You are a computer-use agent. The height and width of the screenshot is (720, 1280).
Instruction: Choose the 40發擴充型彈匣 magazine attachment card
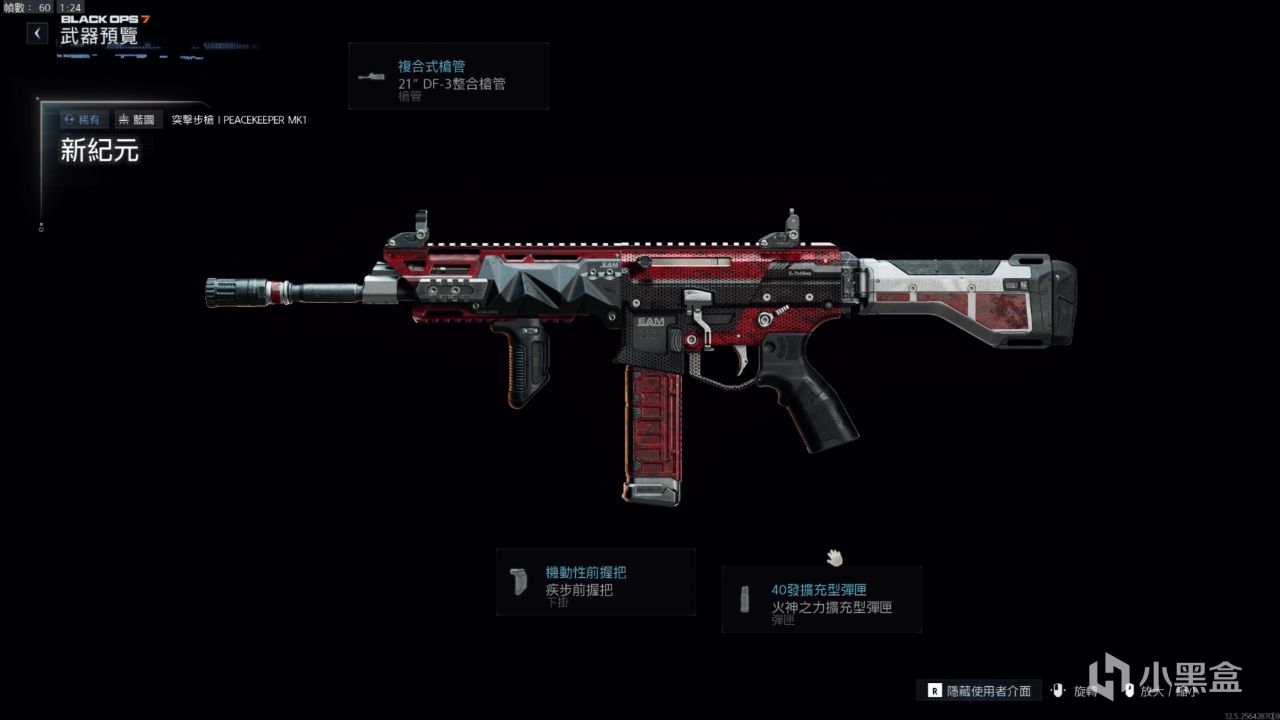tap(821, 599)
